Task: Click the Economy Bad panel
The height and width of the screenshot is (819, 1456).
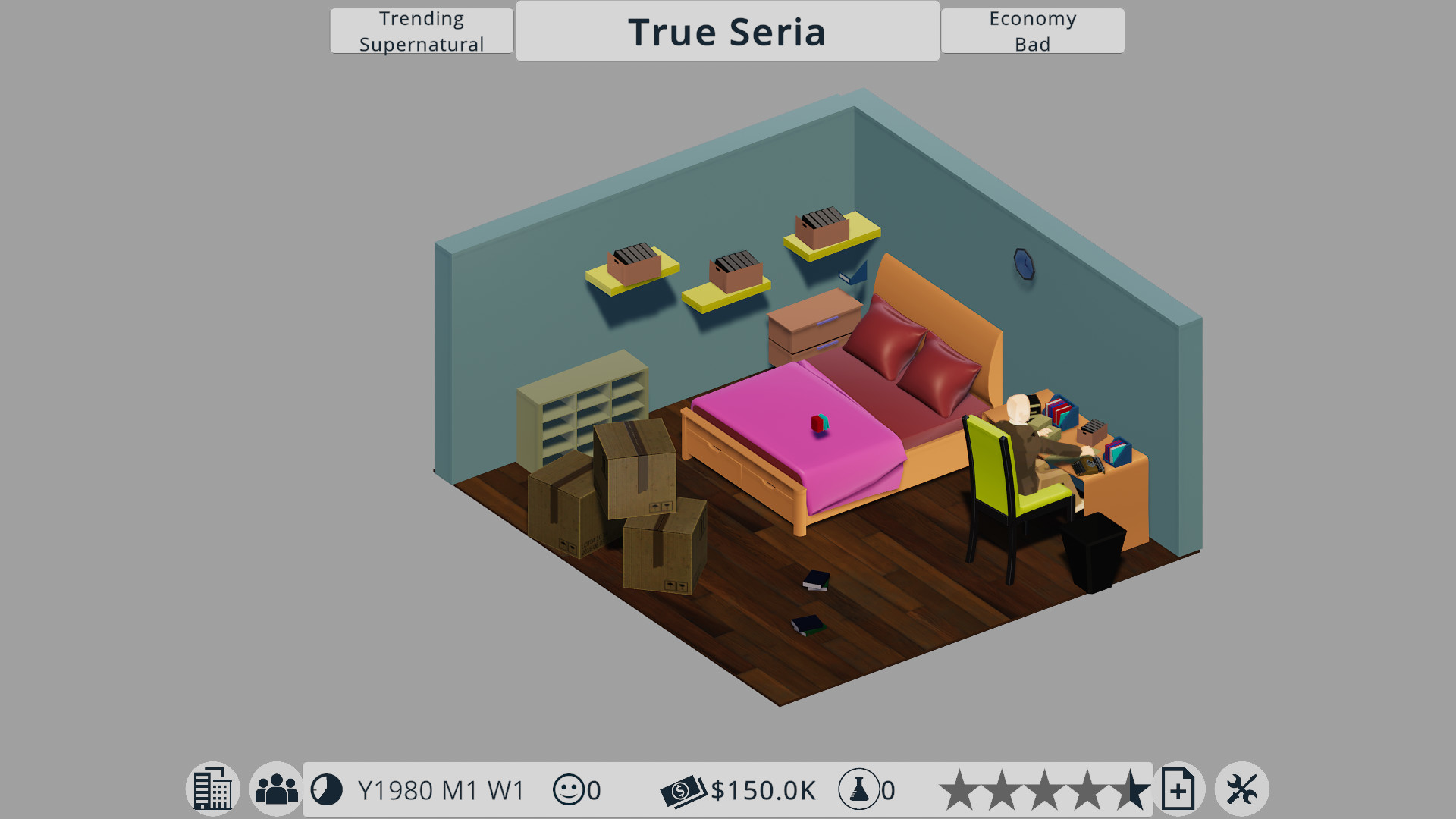Action: pyautogui.click(x=1032, y=31)
